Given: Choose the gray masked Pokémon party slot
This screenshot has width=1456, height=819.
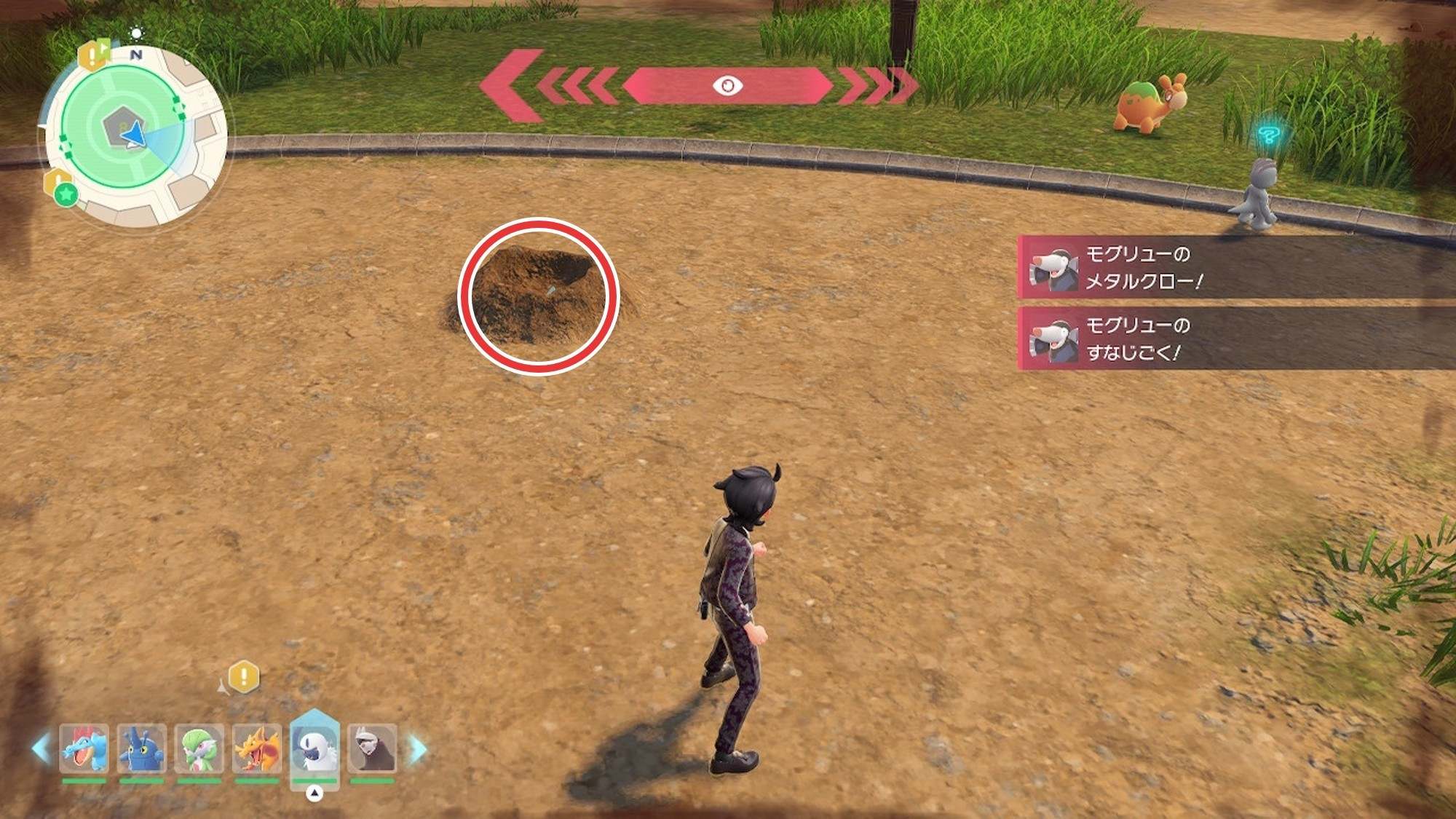Looking at the screenshot, I should click(x=372, y=748).
